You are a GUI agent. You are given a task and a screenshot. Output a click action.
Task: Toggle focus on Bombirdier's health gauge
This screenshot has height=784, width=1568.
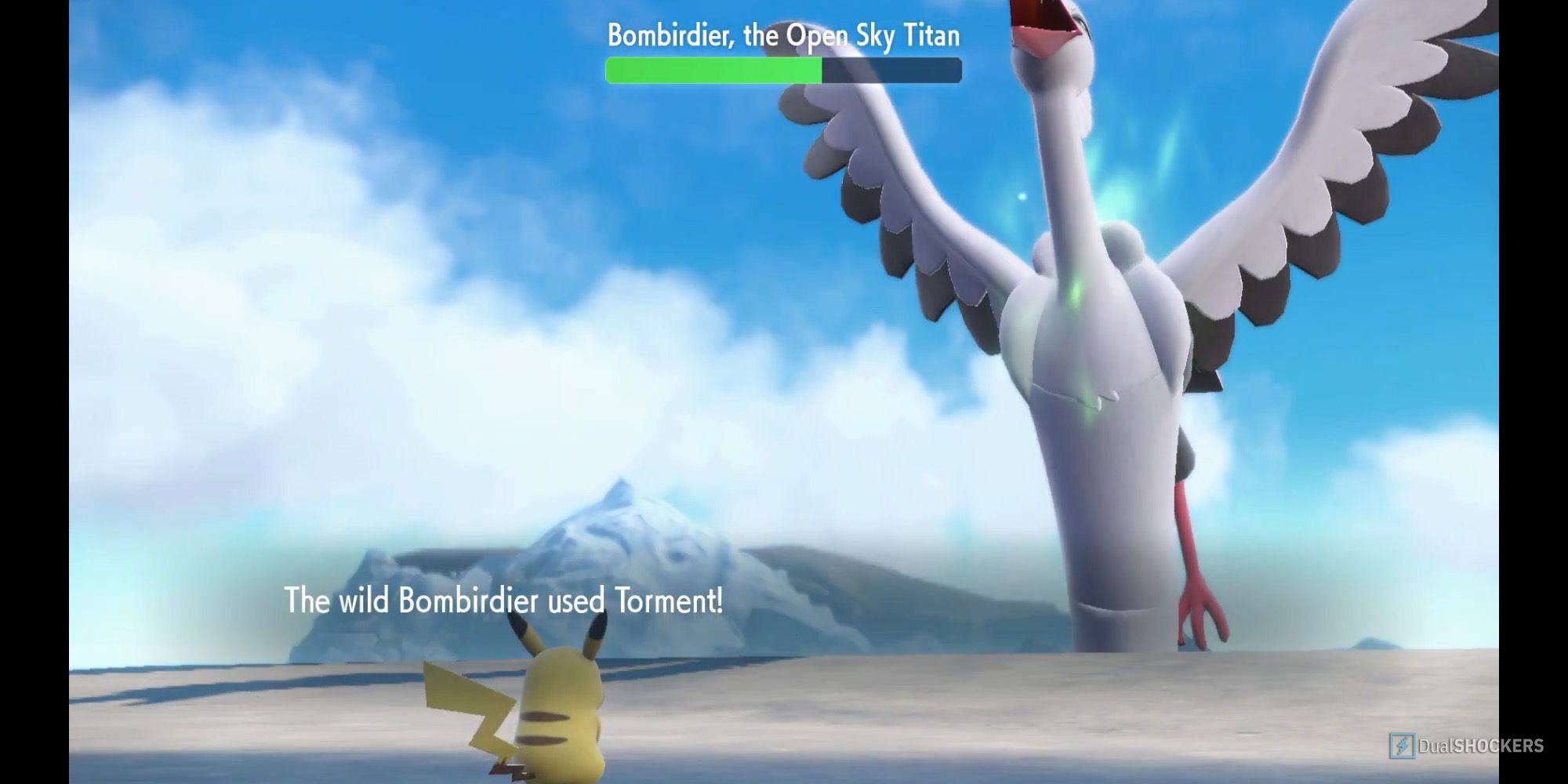[784, 71]
